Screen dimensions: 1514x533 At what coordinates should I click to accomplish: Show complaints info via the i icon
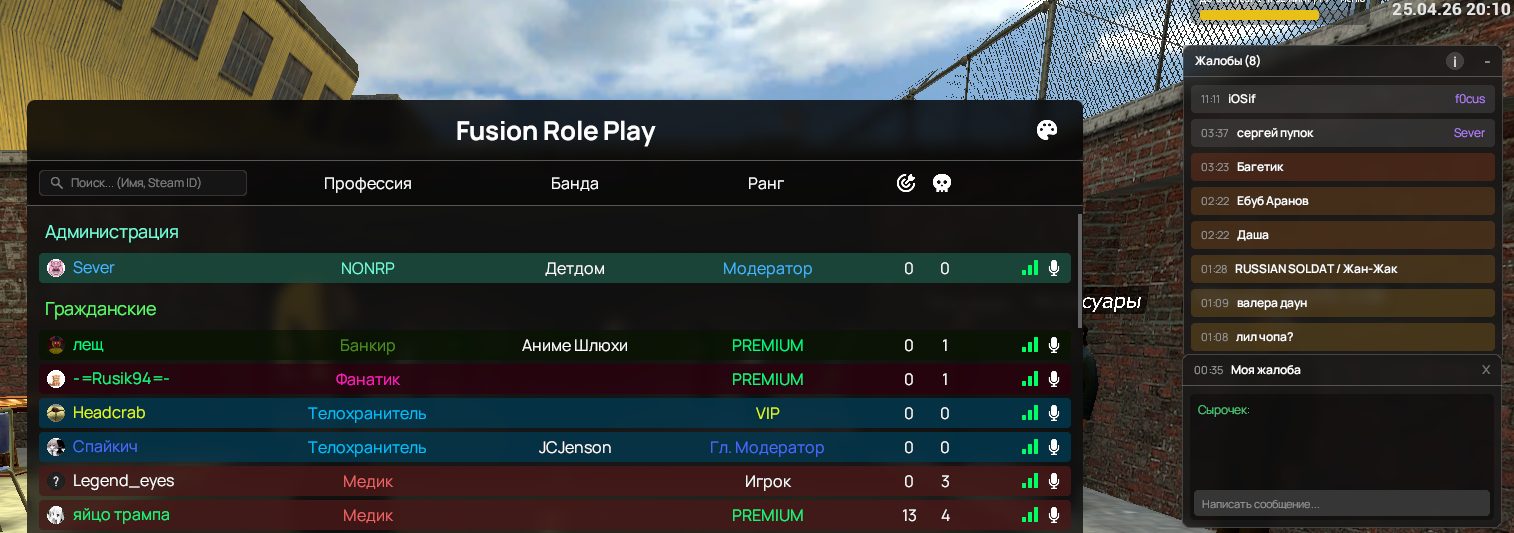pos(1454,61)
